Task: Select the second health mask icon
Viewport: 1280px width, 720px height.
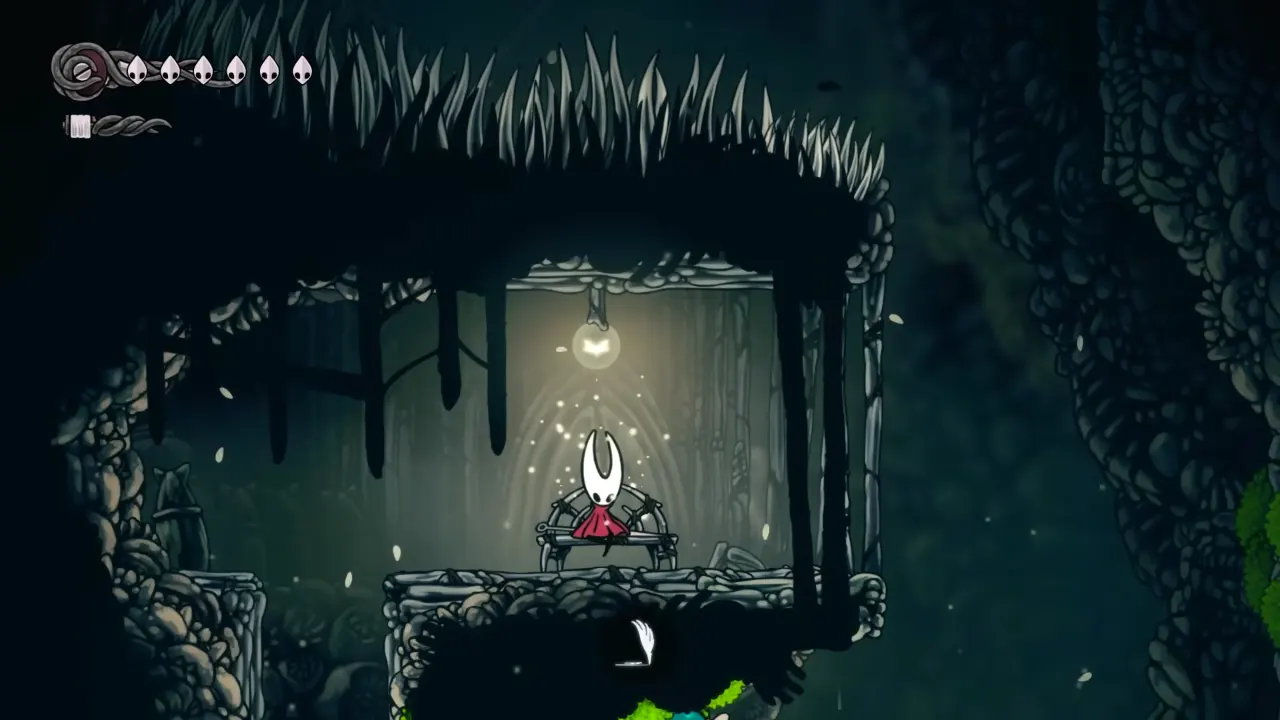Action: 168,70
